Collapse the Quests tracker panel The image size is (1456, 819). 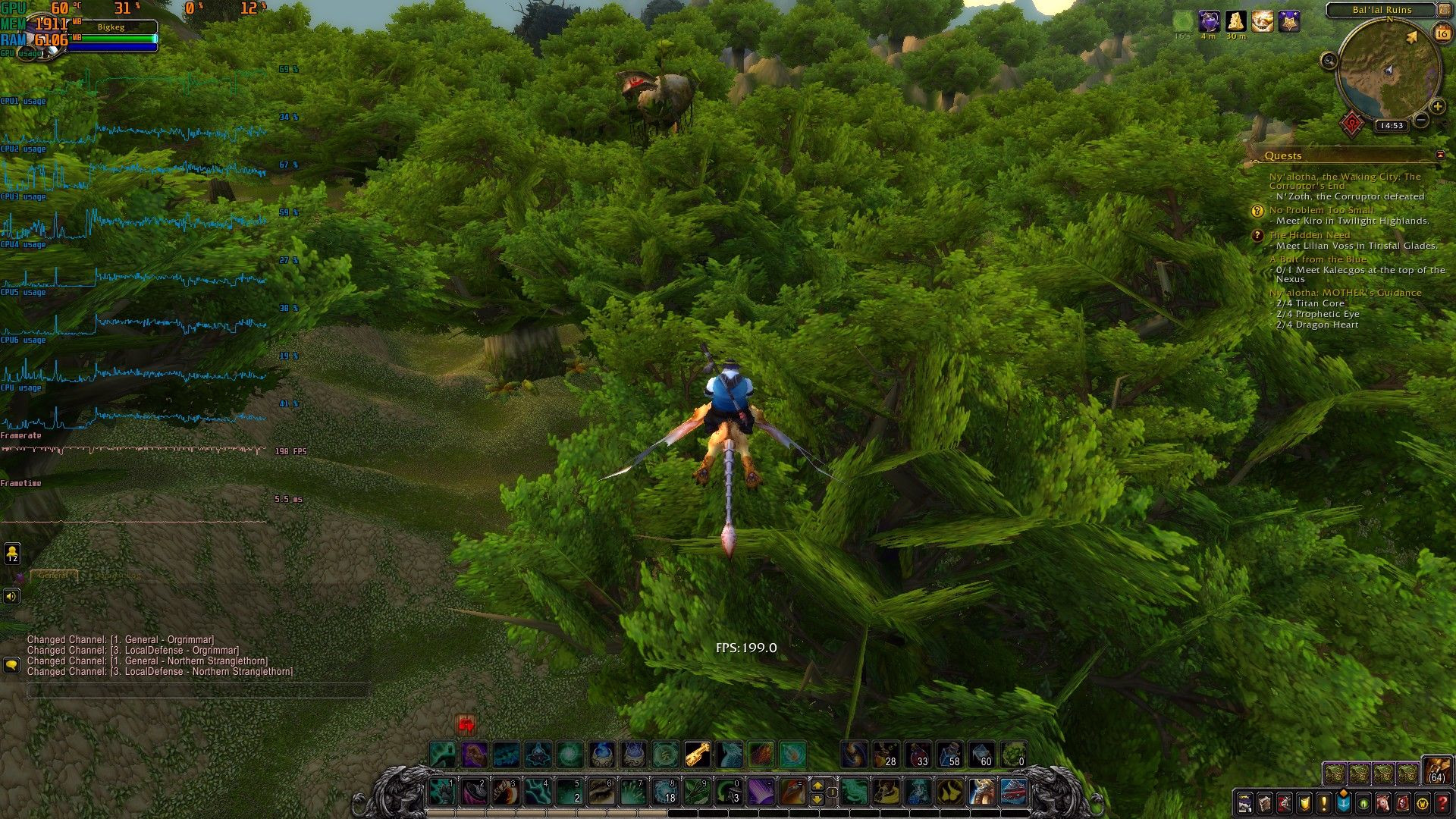click(x=1440, y=155)
